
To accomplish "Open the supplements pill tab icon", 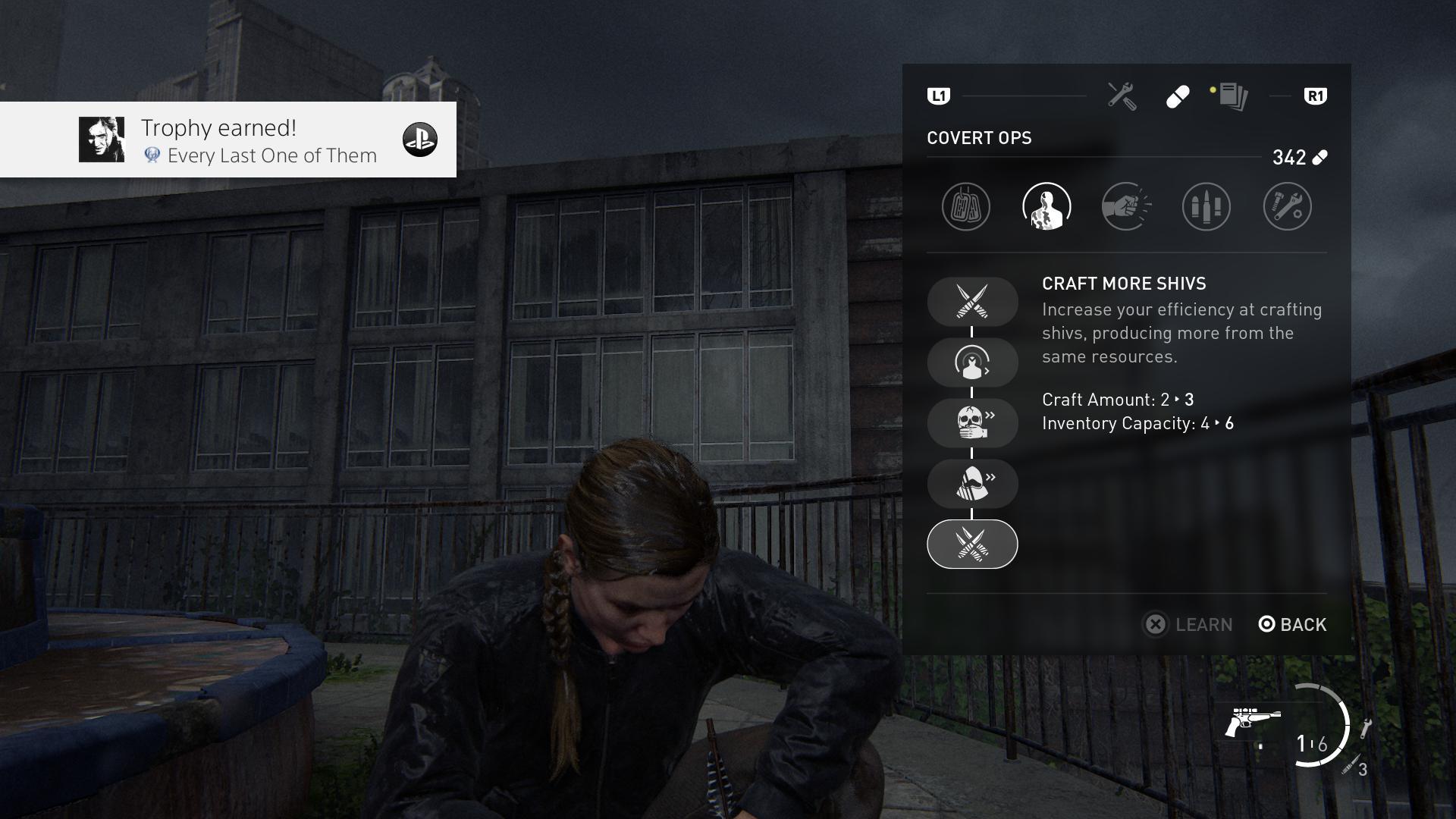I will tap(1178, 97).
